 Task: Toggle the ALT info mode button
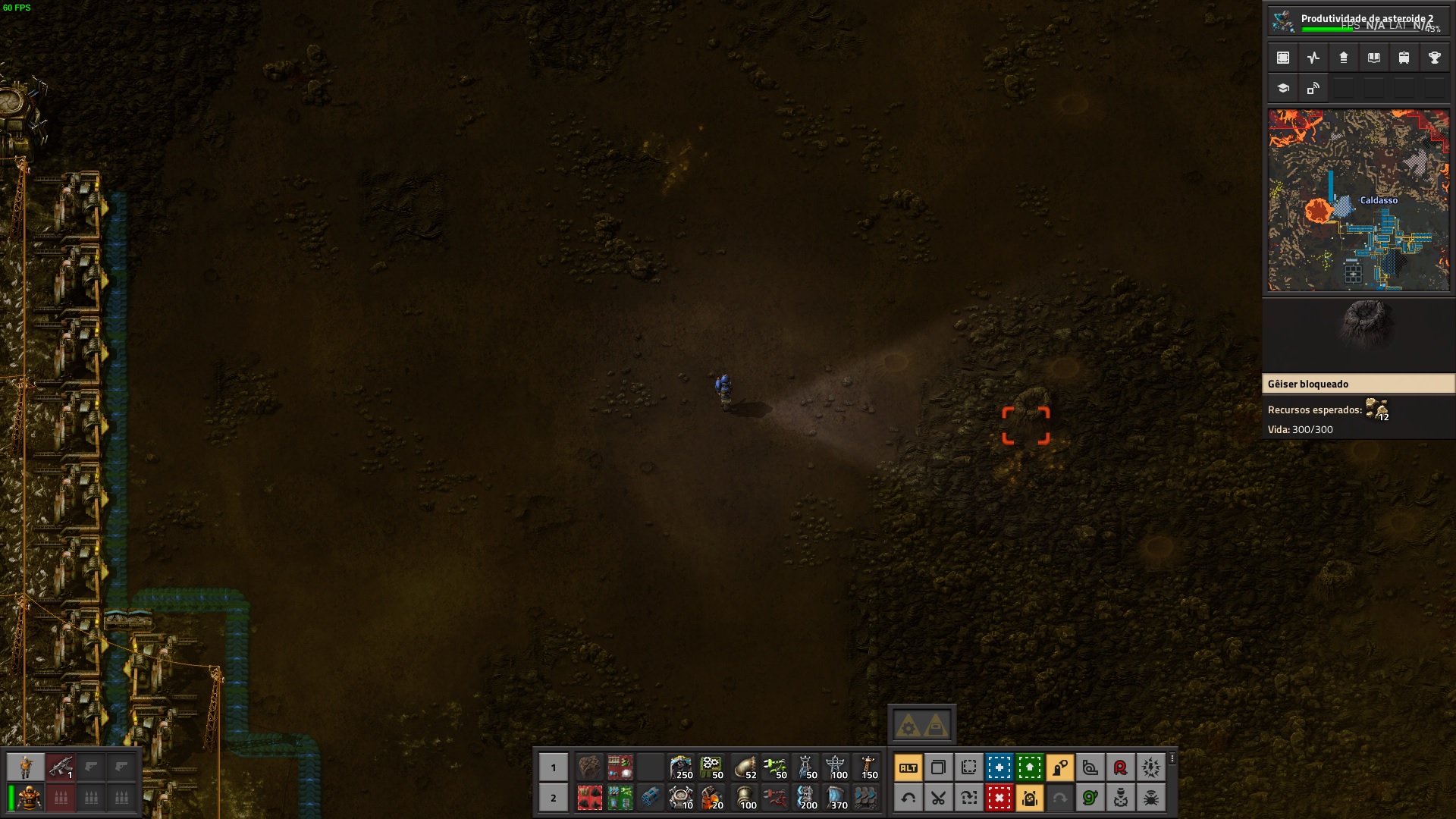[x=908, y=767]
